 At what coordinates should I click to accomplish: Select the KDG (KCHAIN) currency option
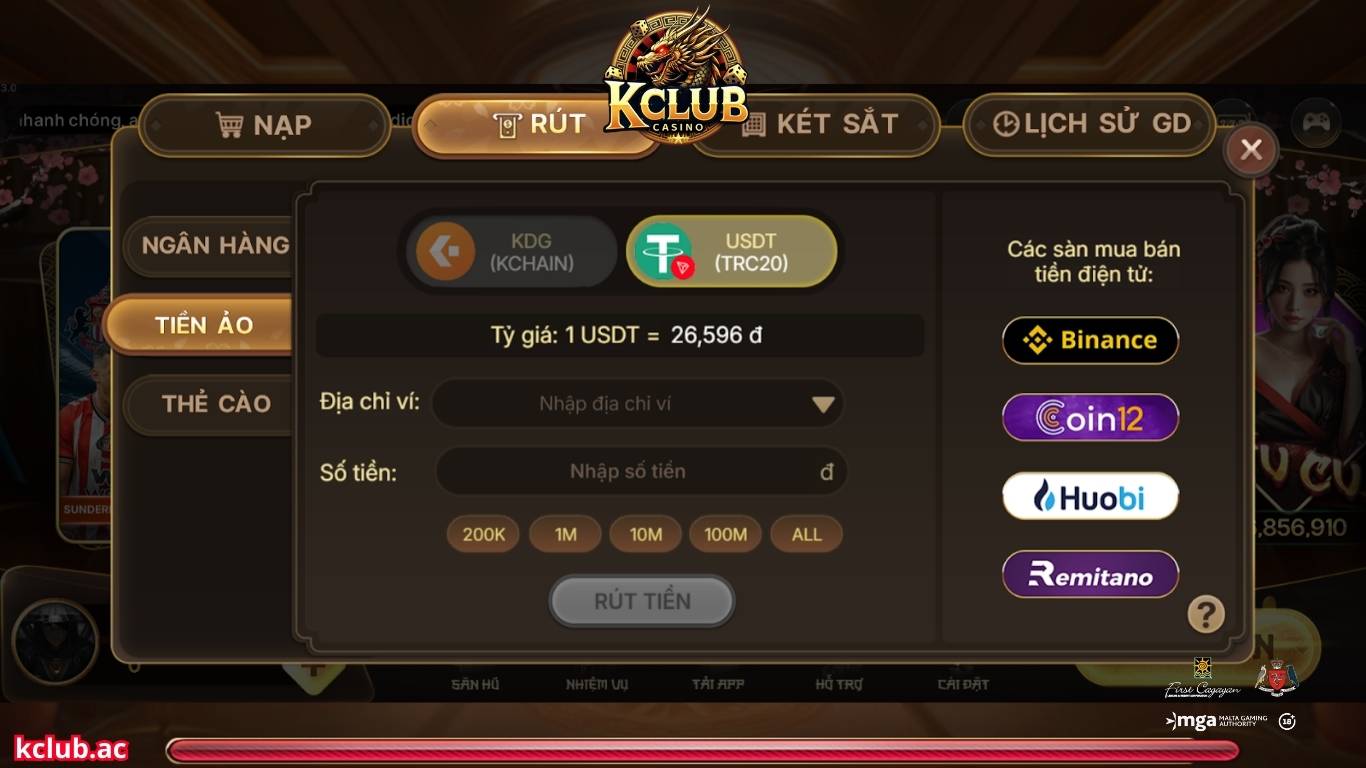(508, 251)
